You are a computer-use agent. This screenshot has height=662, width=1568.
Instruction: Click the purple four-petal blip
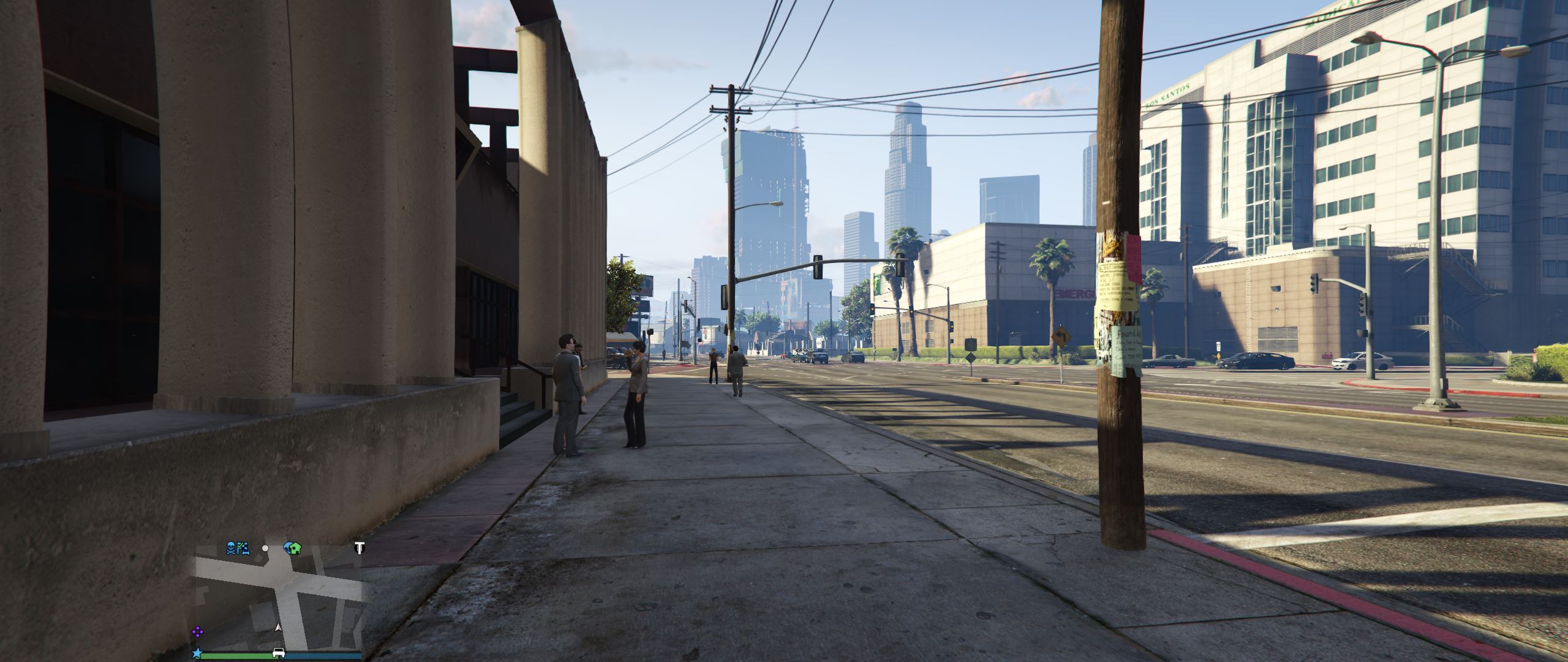tap(198, 631)
